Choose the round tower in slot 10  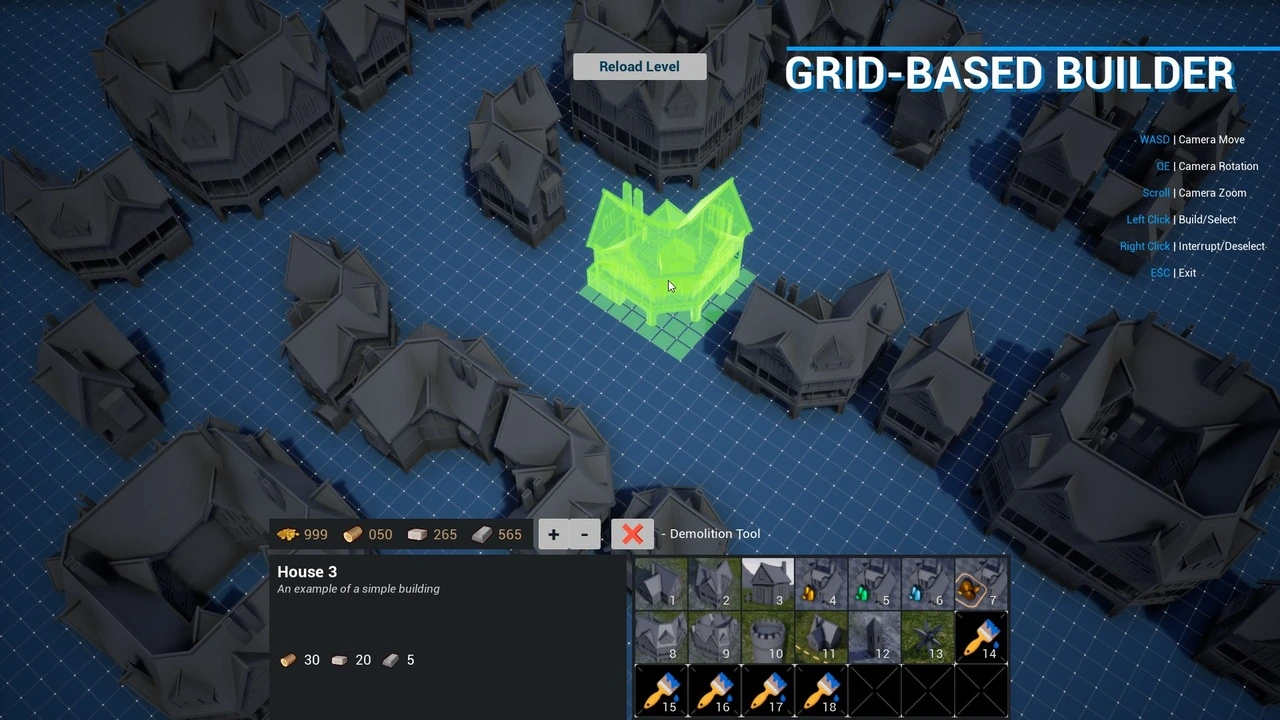(767, 637)
